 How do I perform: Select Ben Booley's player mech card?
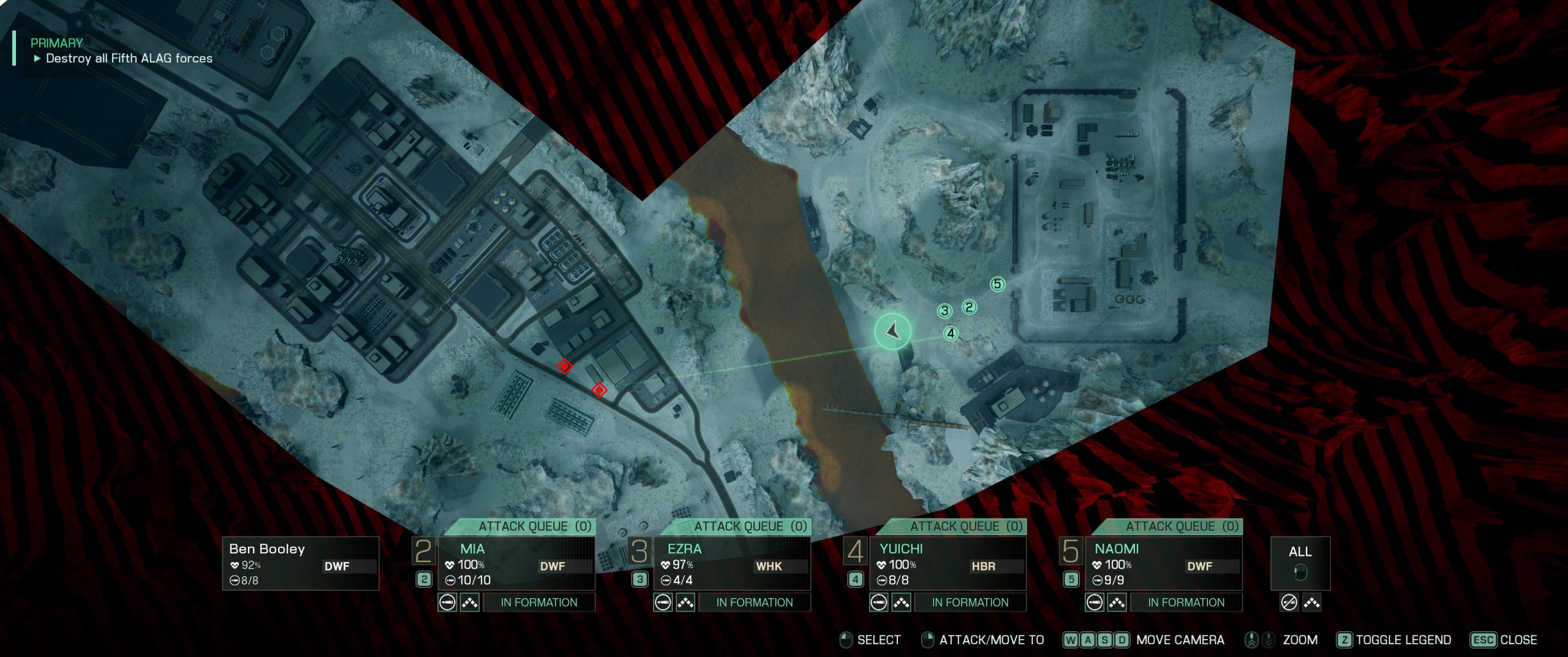point(300,563)
